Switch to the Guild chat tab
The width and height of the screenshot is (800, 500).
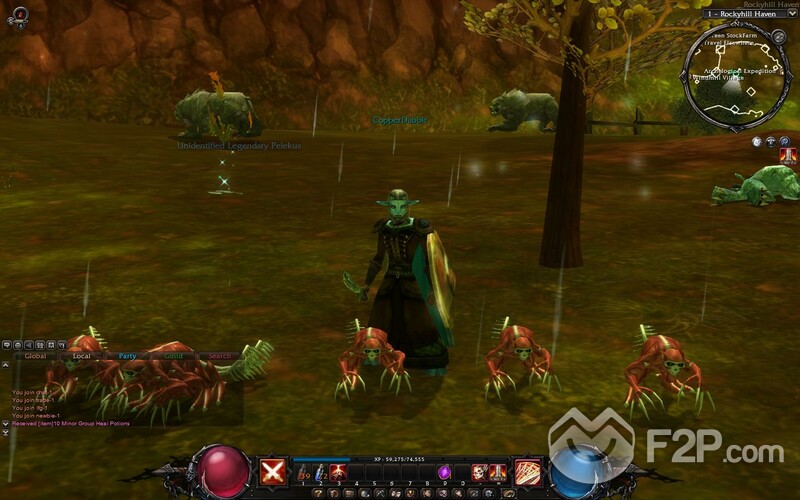click(174, 356)
